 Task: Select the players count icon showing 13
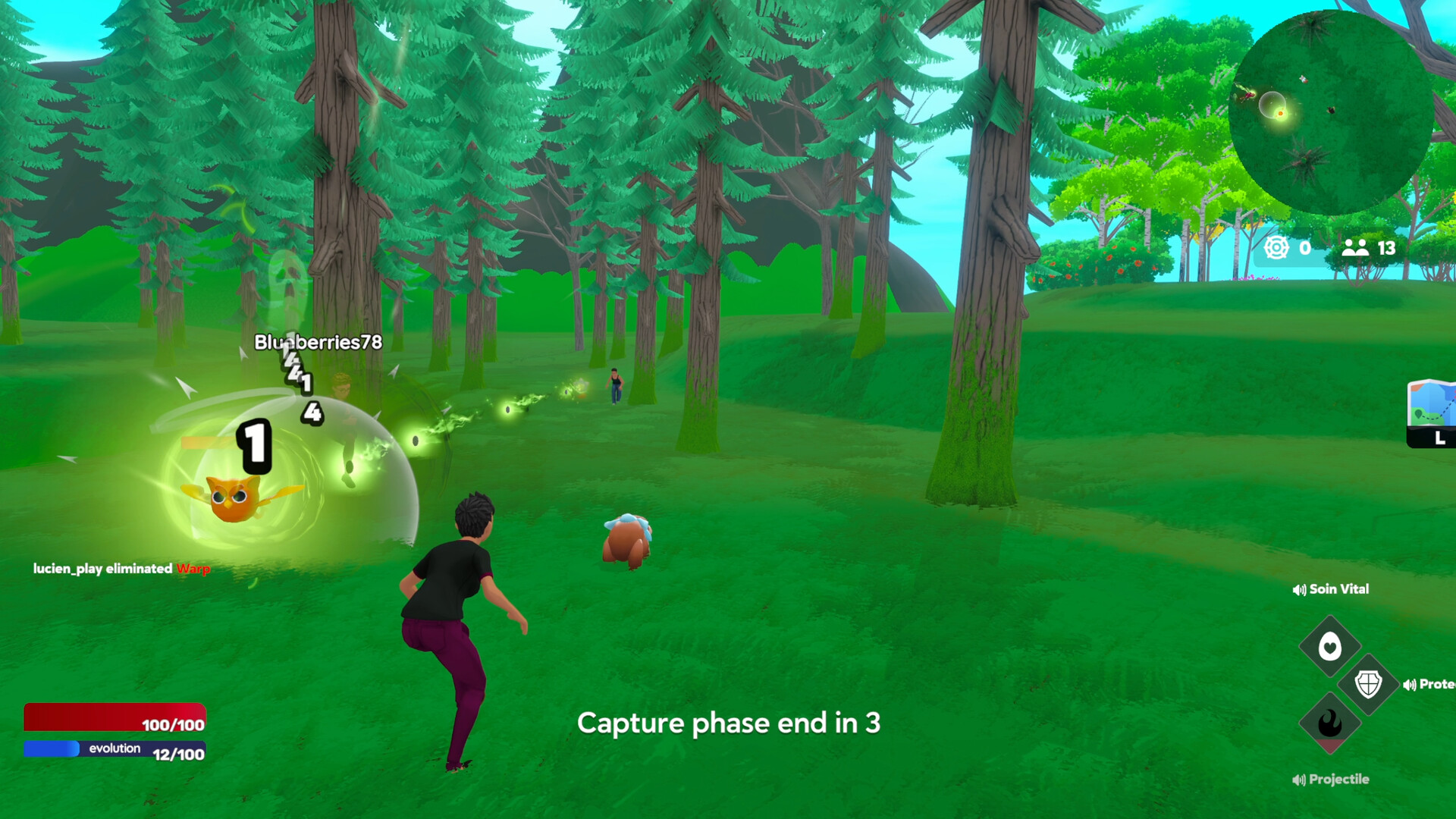pos(1357,246)
